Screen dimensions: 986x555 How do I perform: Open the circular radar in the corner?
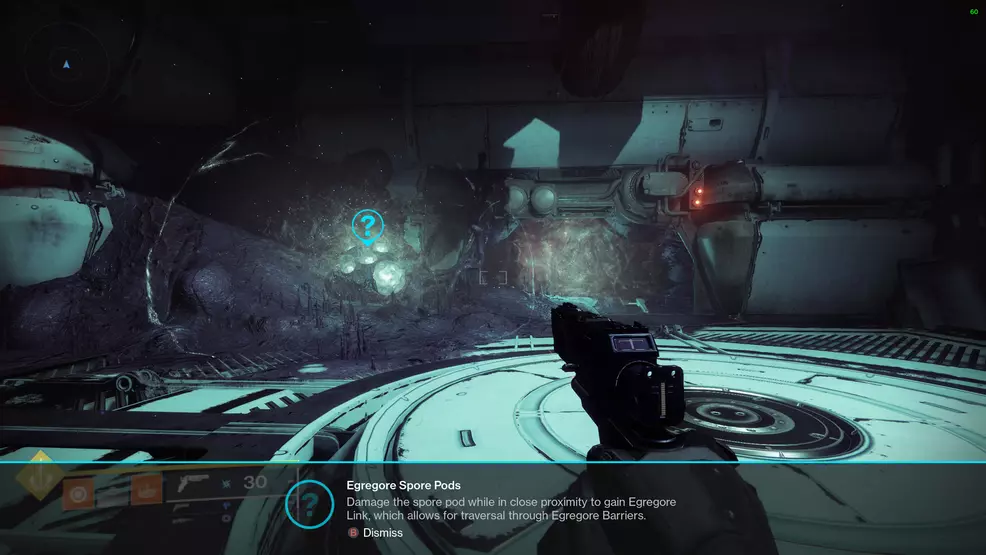[x=66, y=65]
